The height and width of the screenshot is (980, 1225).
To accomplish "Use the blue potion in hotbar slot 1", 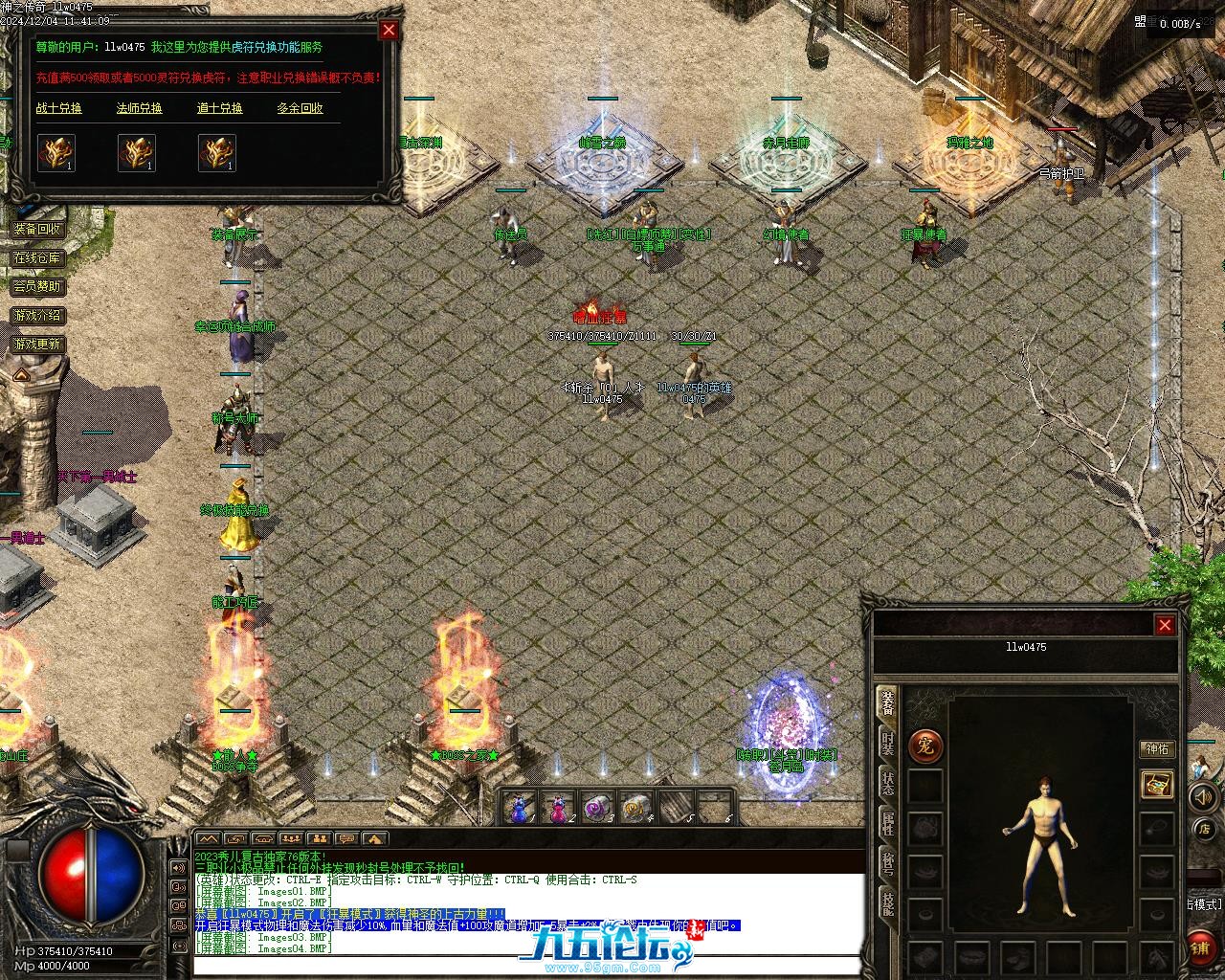I will [518, 809].
